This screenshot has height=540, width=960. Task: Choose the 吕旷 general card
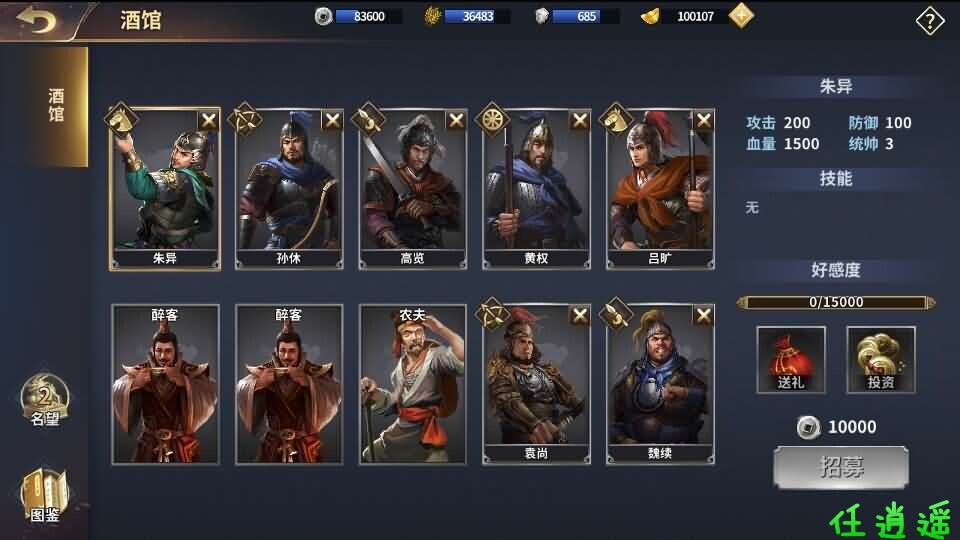click(661, 190)
